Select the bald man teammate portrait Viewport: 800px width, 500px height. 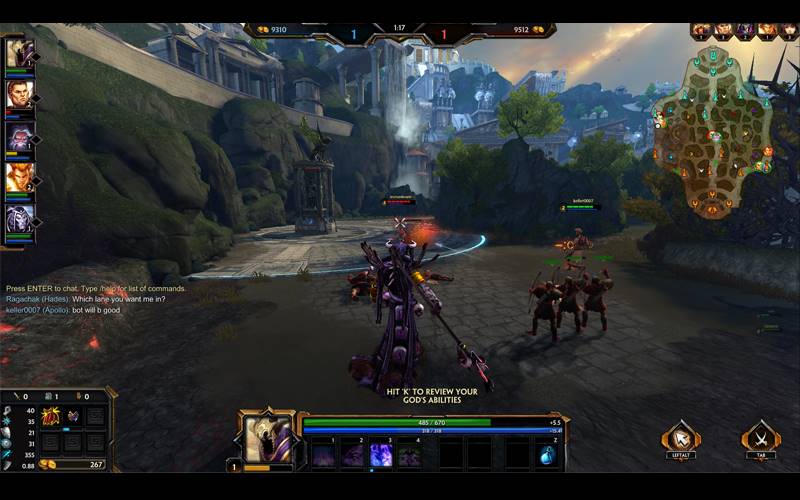pos(19,95)
